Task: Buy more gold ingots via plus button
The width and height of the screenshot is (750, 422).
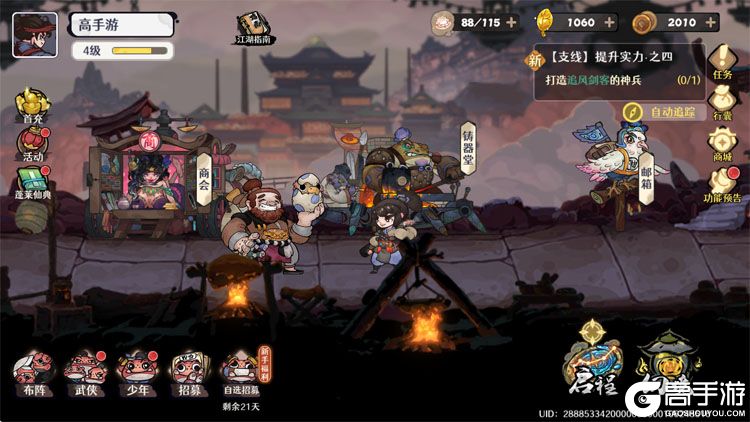Action: (614, 22)
